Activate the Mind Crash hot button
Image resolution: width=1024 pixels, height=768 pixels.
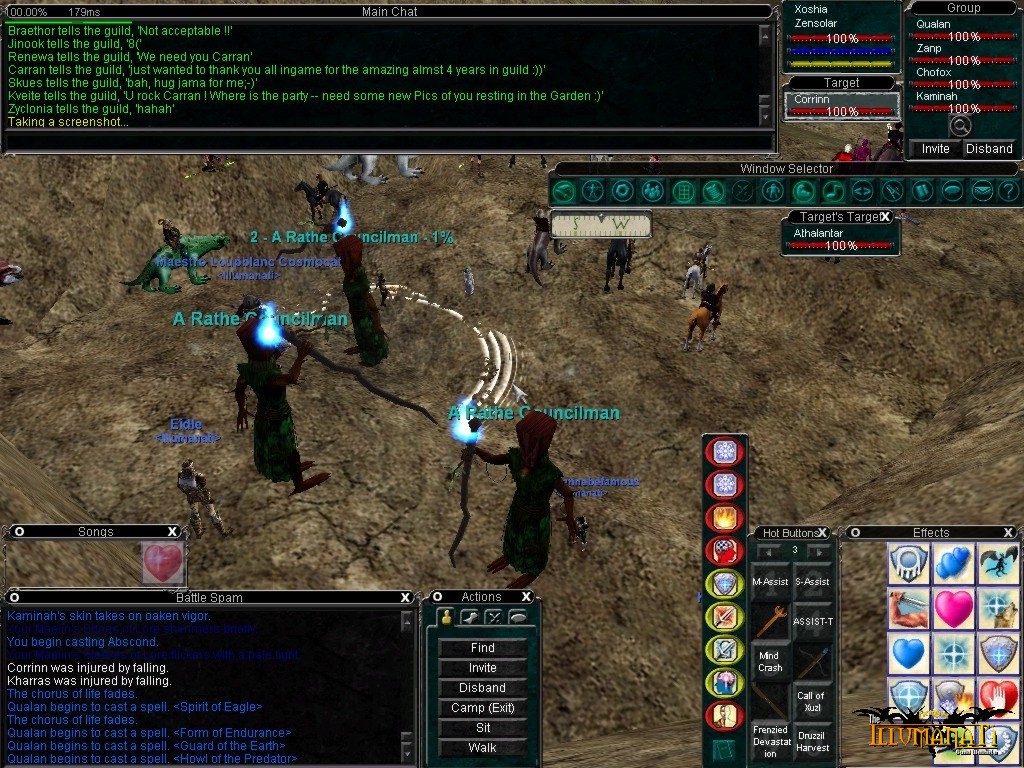(x=770, y=661)
